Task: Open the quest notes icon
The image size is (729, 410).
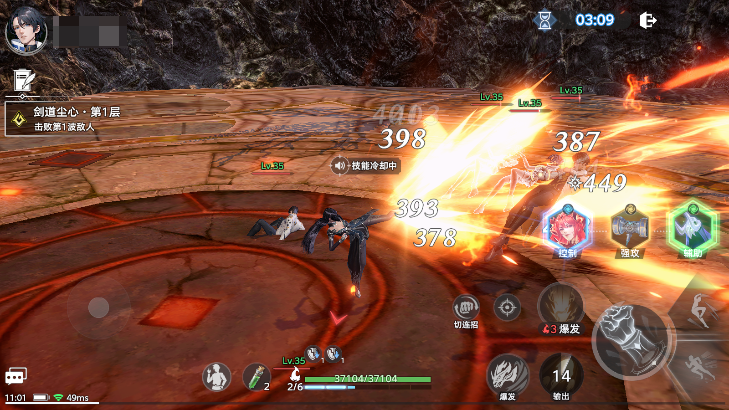Action: pos(21,79)
